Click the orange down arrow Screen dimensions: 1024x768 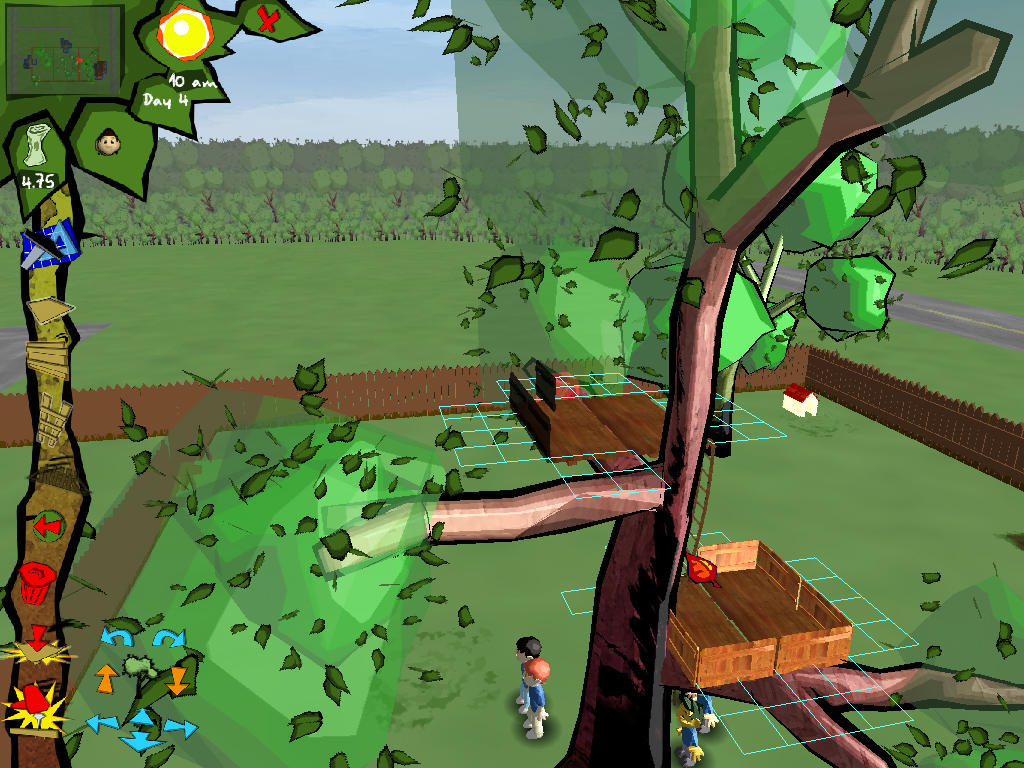click(x=177, y=680)
